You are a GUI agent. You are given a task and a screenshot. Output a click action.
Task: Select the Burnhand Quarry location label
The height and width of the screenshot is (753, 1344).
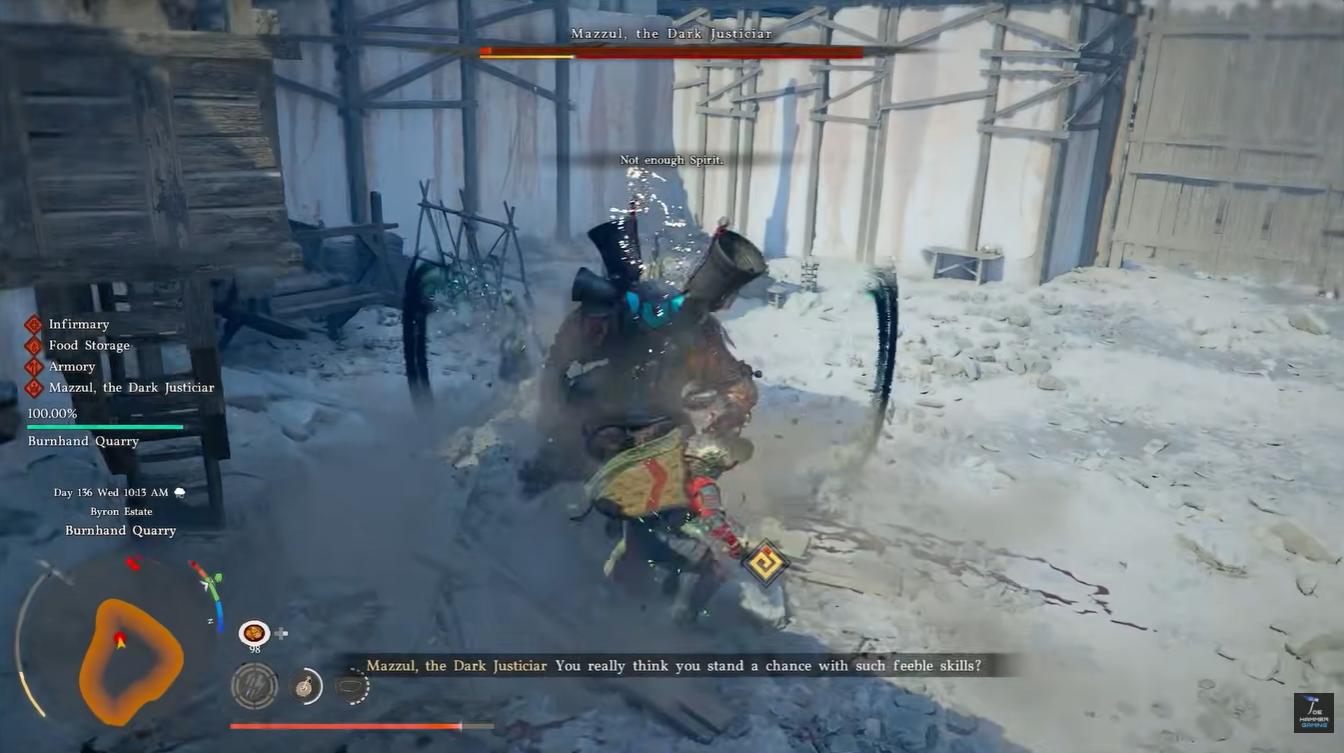119,530
